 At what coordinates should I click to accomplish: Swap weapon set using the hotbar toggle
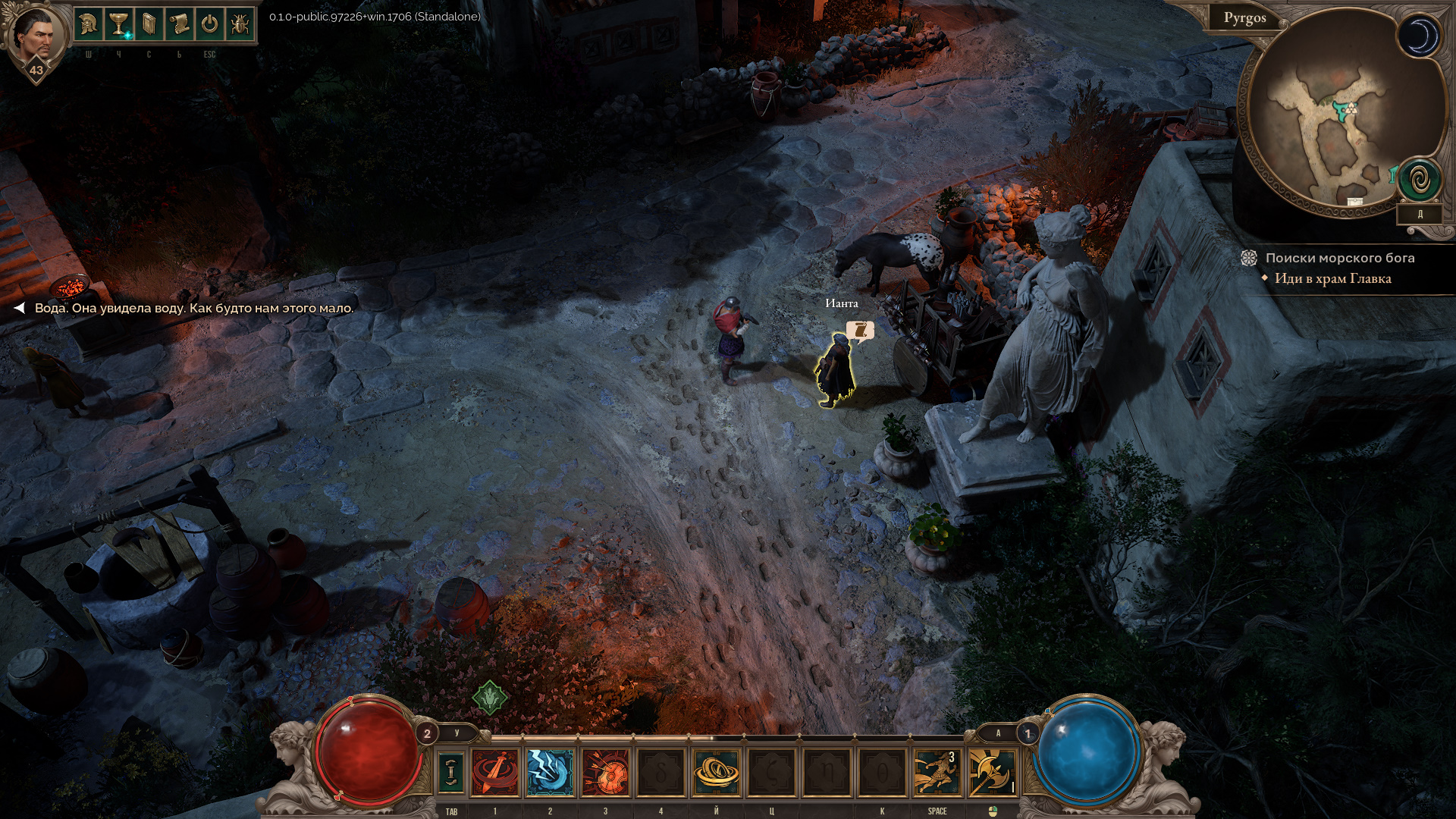coord(451,772)
